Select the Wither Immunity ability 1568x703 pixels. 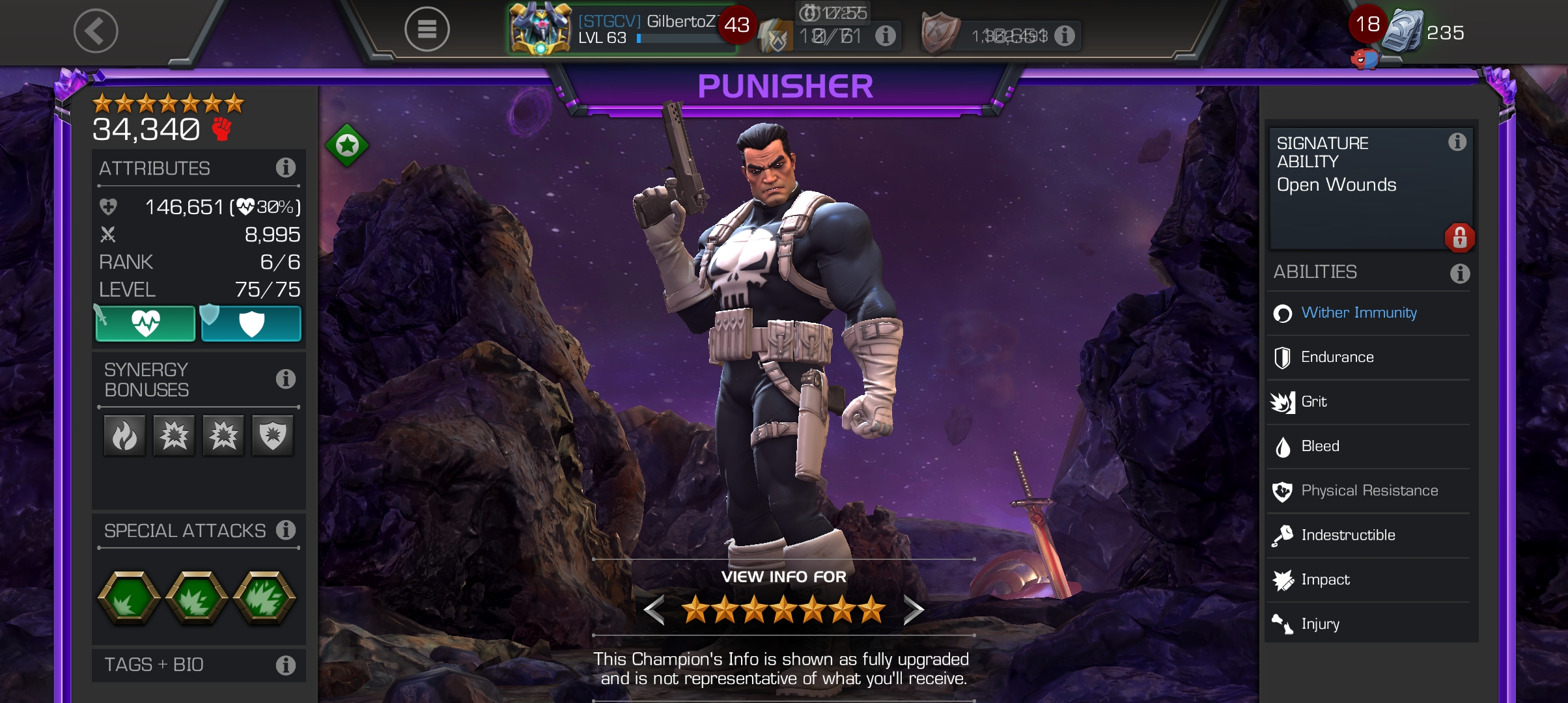pyautogui.click(x=1358, y=313)
